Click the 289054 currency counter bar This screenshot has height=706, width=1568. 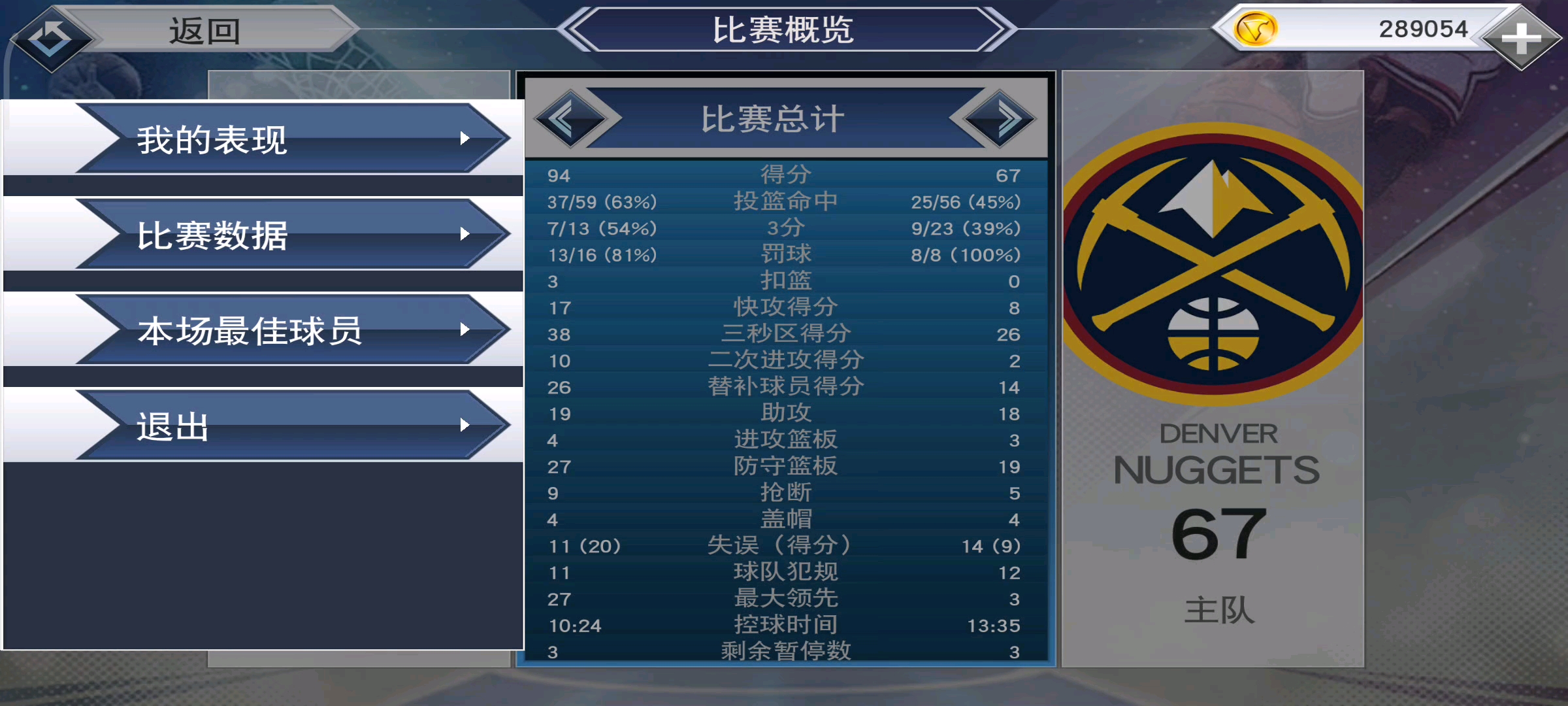[x=1424, y=29]
